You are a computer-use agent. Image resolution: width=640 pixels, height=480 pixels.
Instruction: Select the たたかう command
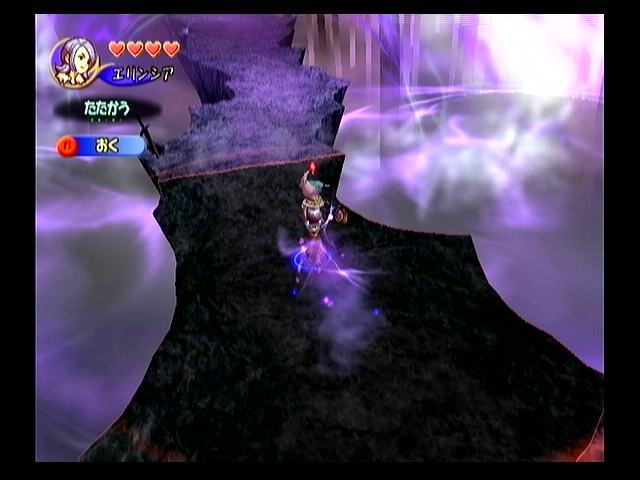click(107, 108)
